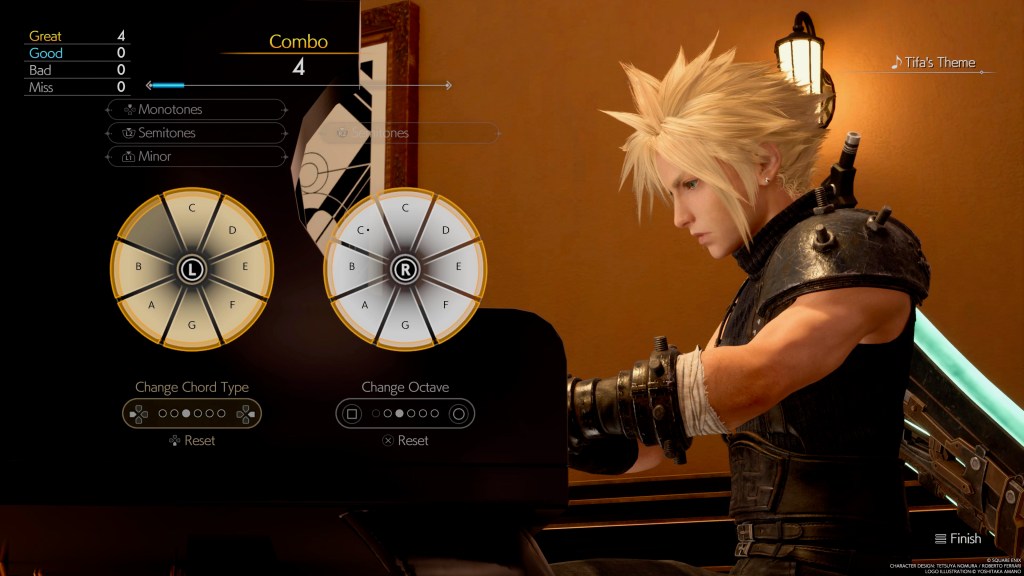
Task: Play the D segment of the L wheel
Action: [x=231, y=231]
